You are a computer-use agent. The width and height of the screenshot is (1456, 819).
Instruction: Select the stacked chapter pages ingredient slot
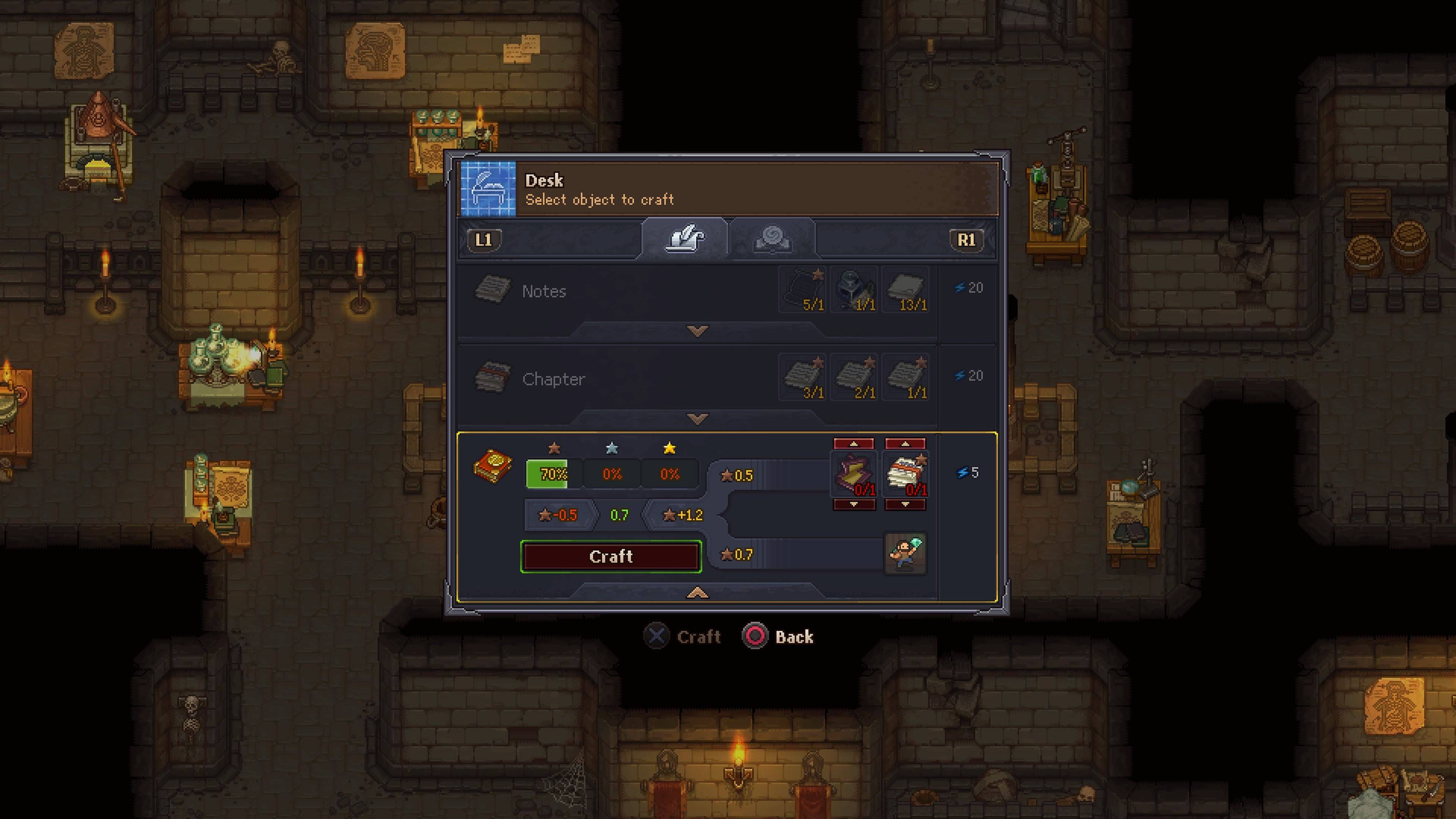pos(905,474)
